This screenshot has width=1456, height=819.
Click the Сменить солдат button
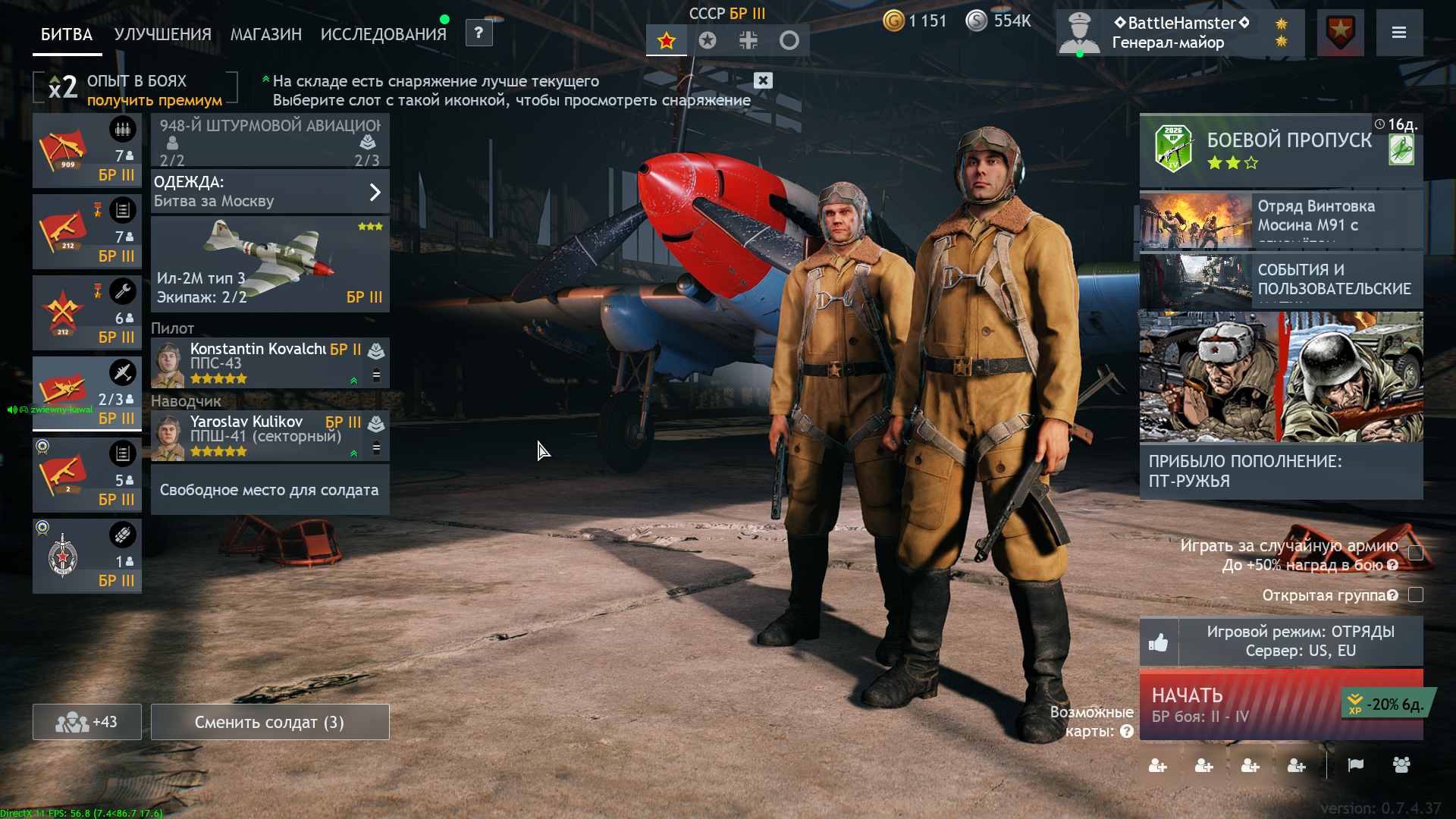(x=270, y=722)
